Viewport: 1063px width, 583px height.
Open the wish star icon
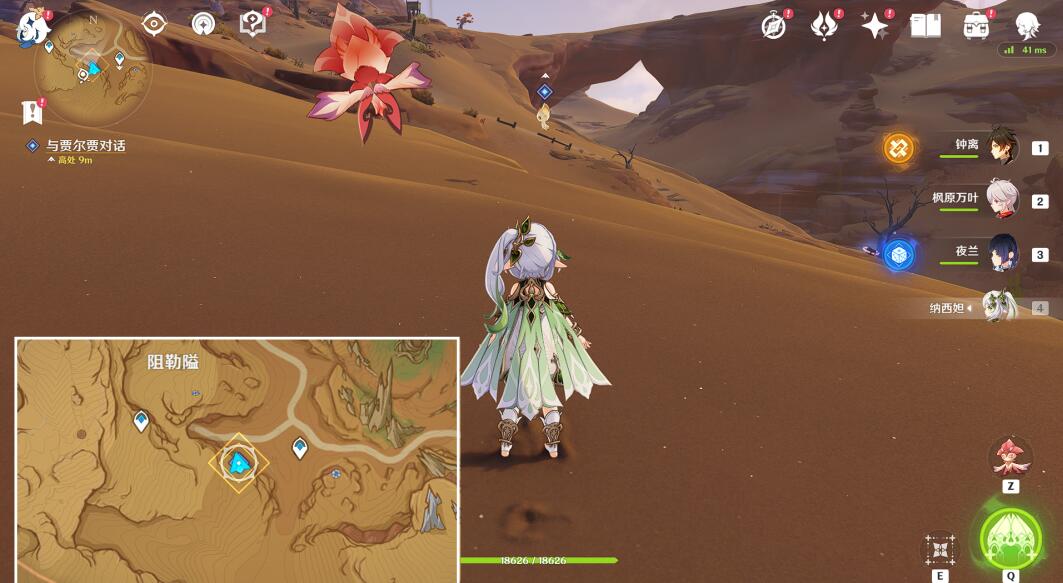[874, 26]
